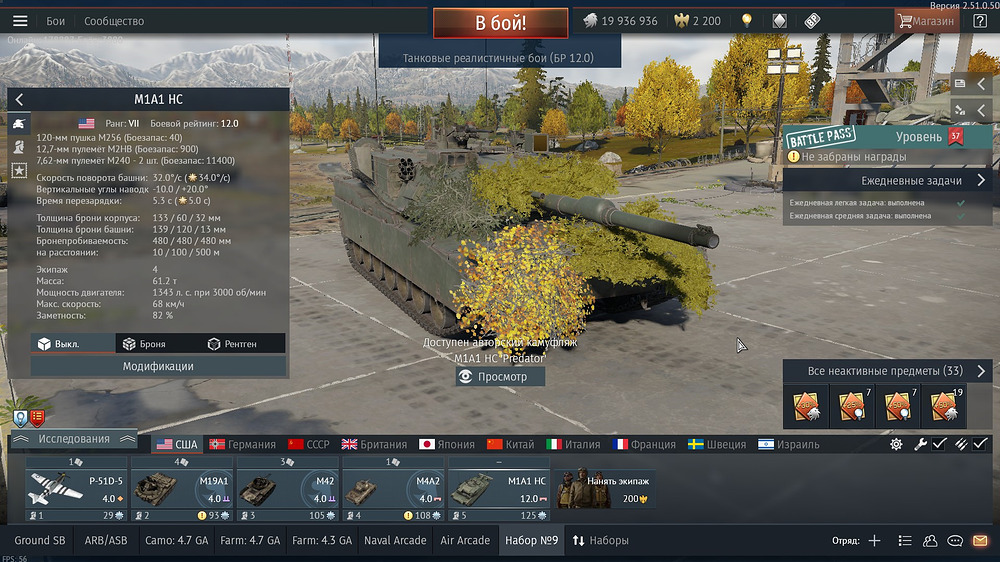The width and height of the screenshot is (1000, 562).
Task: Select the Швеция nation tab
Action: 719,444
